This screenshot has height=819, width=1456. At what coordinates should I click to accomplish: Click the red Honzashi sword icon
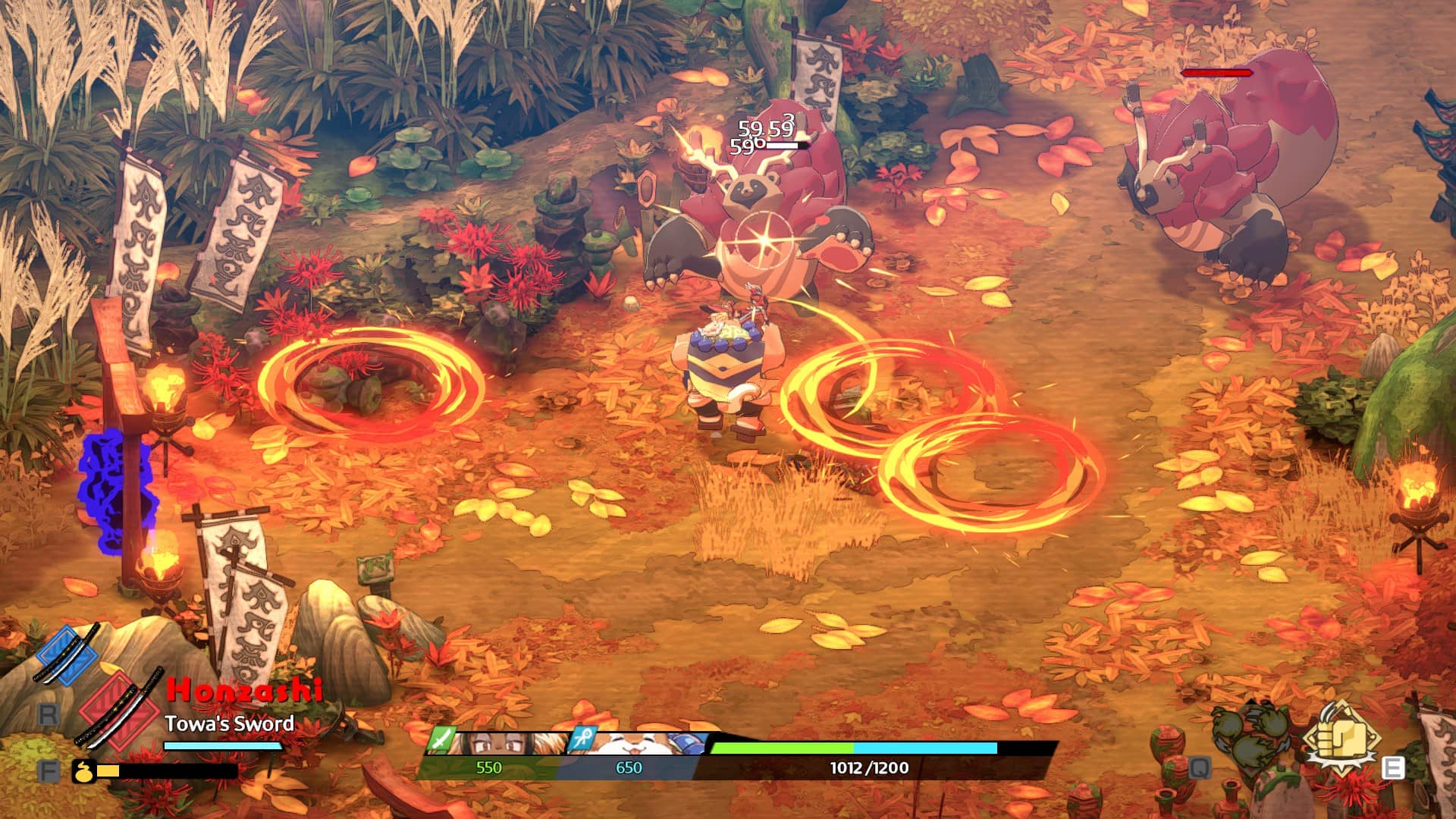pos(120,709)
